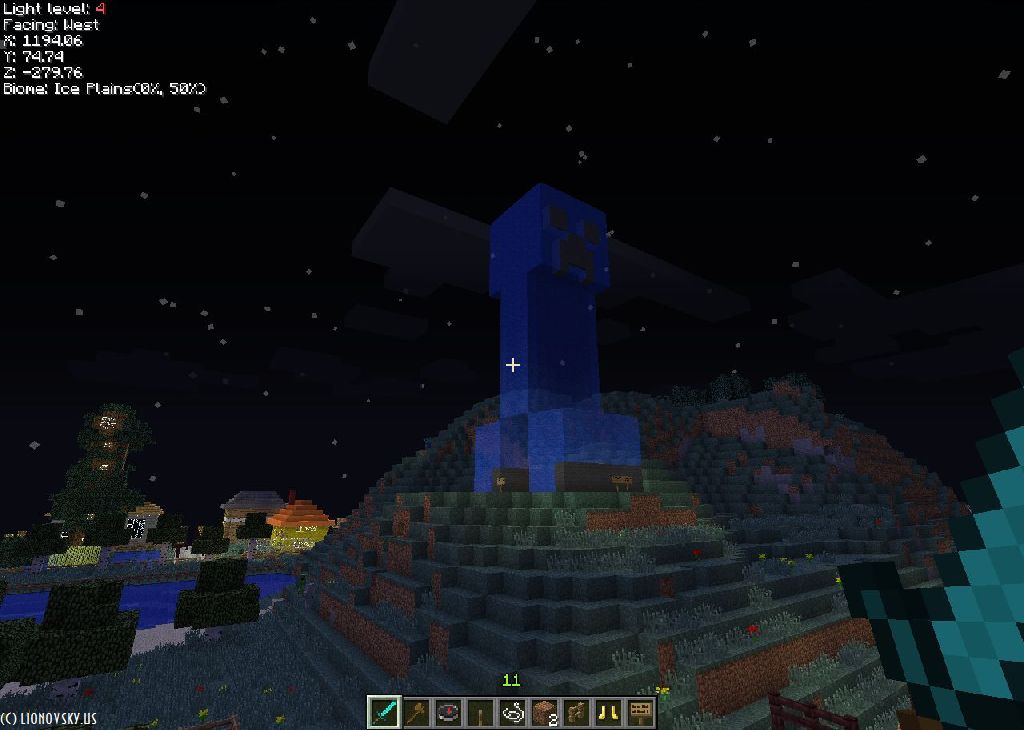Image resolution: width=1024 pixels, height=730 pixels.
Task: Select the wooden sign hotbar slot
Action: (641, 712)
